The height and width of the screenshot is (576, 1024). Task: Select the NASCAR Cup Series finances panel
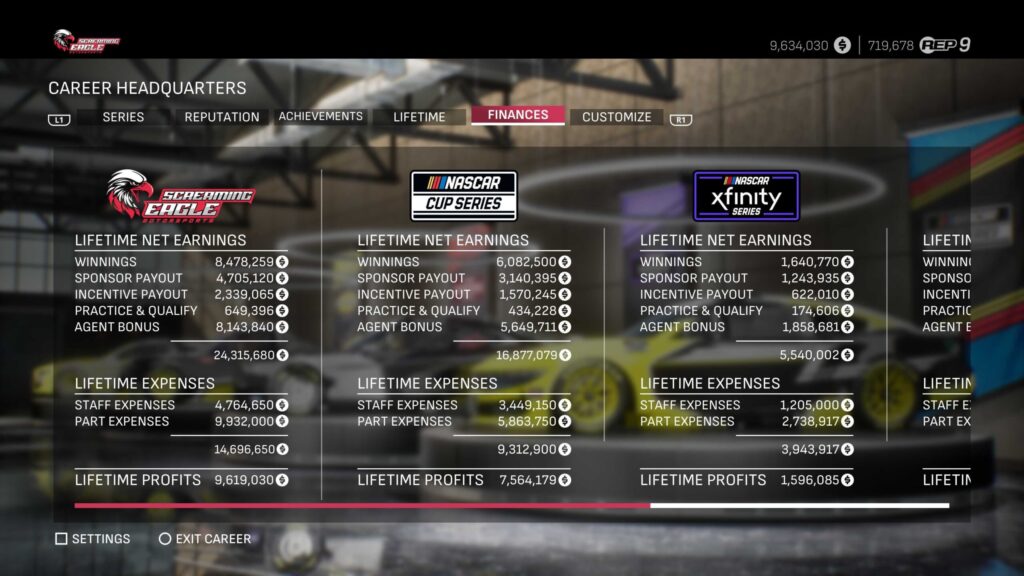tap(464, 330)
